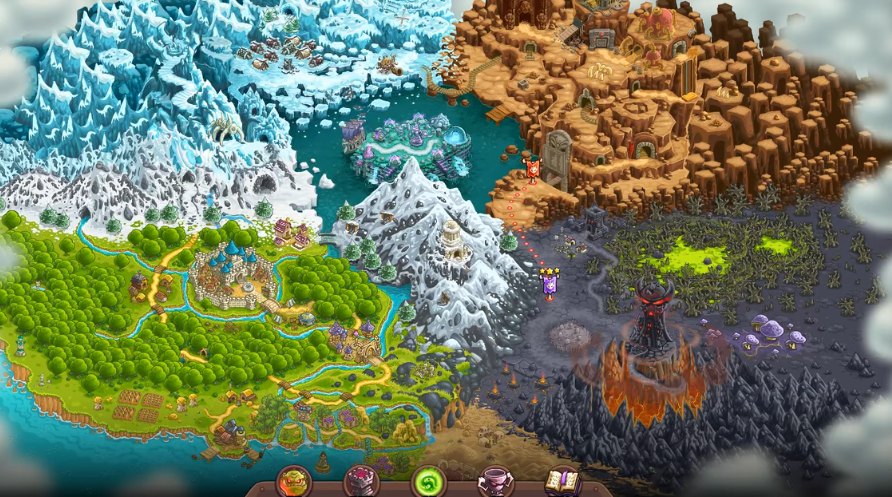The height and width of the screenshot is (497, 892).
Task: Open the towers menu icon
Action: (361, 481)
